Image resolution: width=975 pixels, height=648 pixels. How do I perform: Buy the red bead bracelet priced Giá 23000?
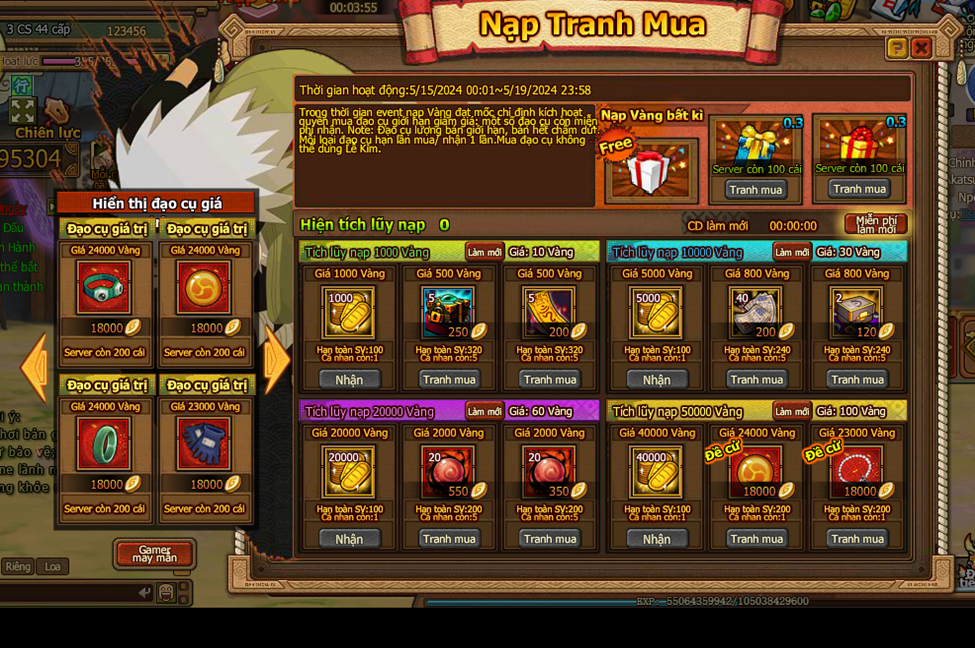pos(857,539)
